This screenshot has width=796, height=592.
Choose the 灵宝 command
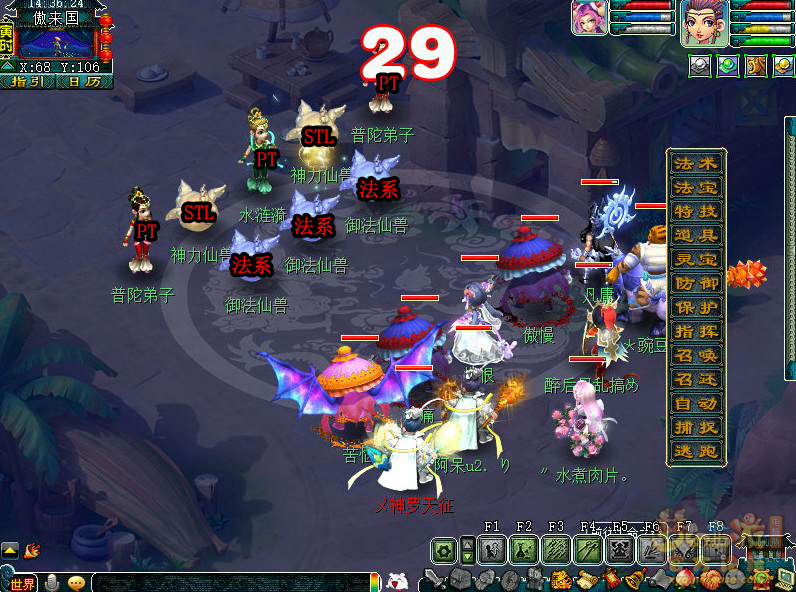click(696, 259)
